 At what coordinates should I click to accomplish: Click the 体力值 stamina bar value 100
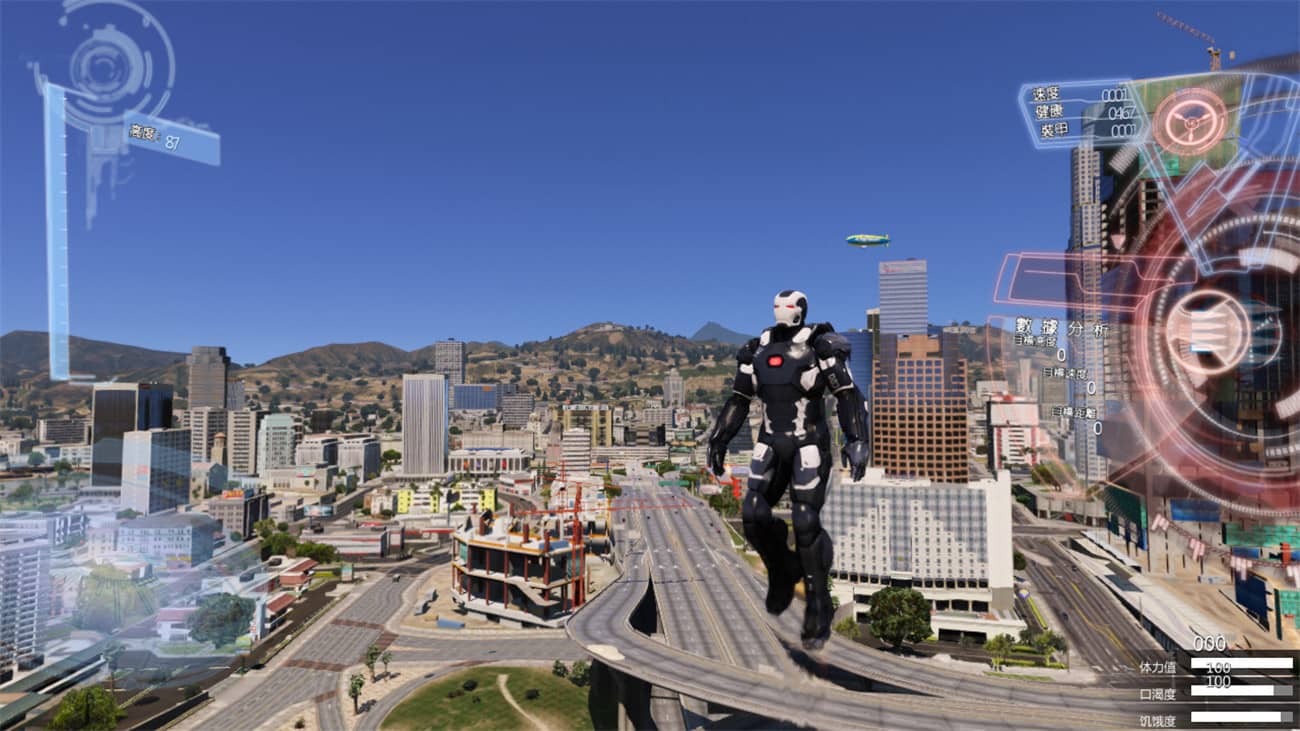click(1218, 665)
